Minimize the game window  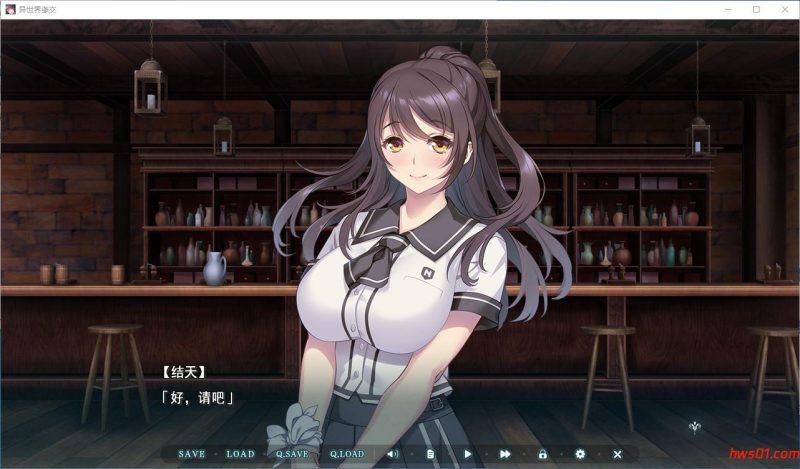(x=728, y=9)
